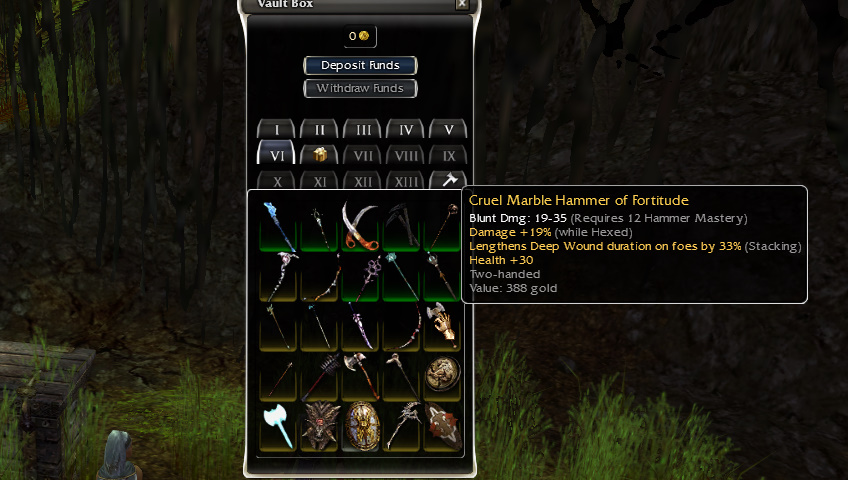Click the Deposit Funds button
Screen dimensions: 848x480
pos(360,65)
